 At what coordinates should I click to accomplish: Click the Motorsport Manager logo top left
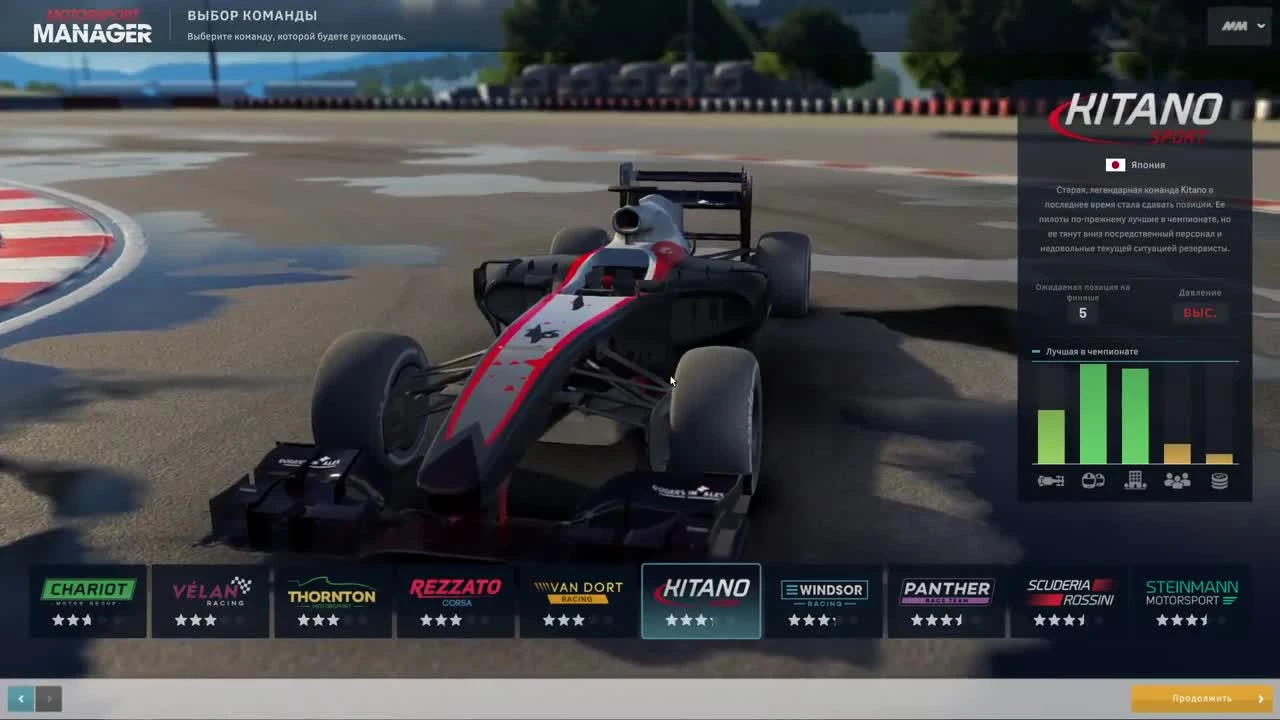[93, 24]
